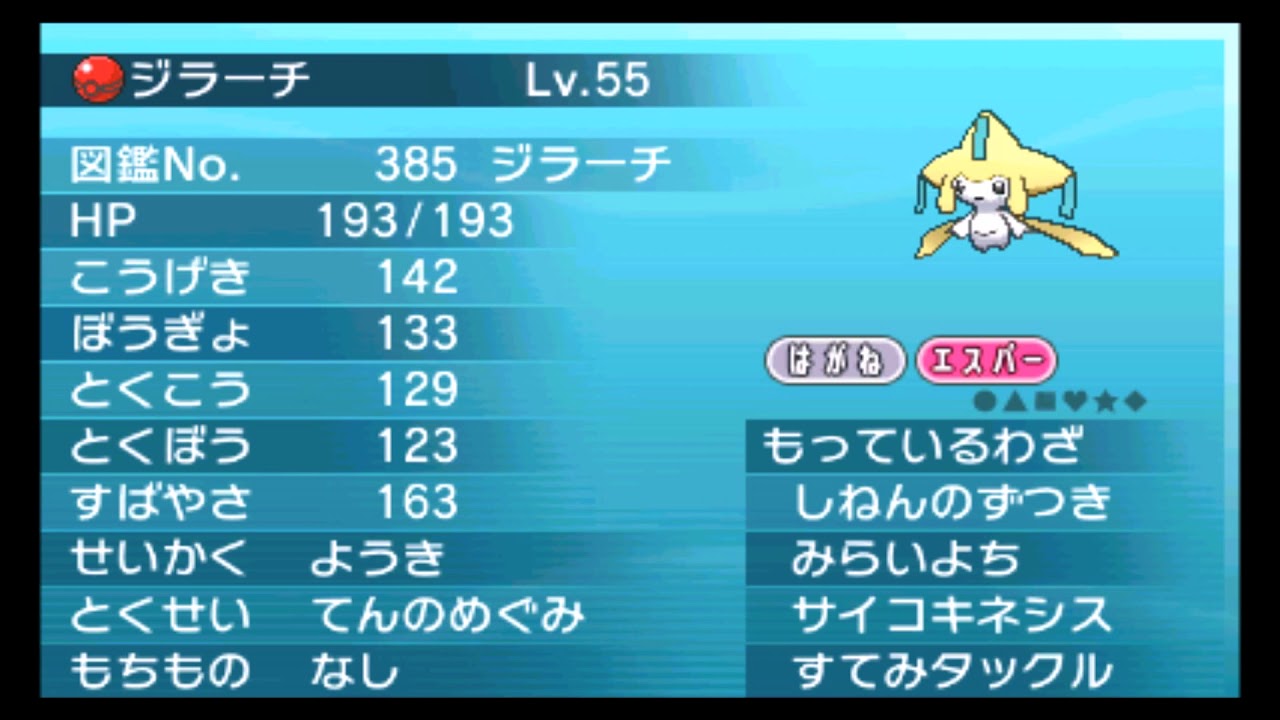Toggle the diamond marking on
The width and height of the screenshot is (1280, 720).
1135,400
